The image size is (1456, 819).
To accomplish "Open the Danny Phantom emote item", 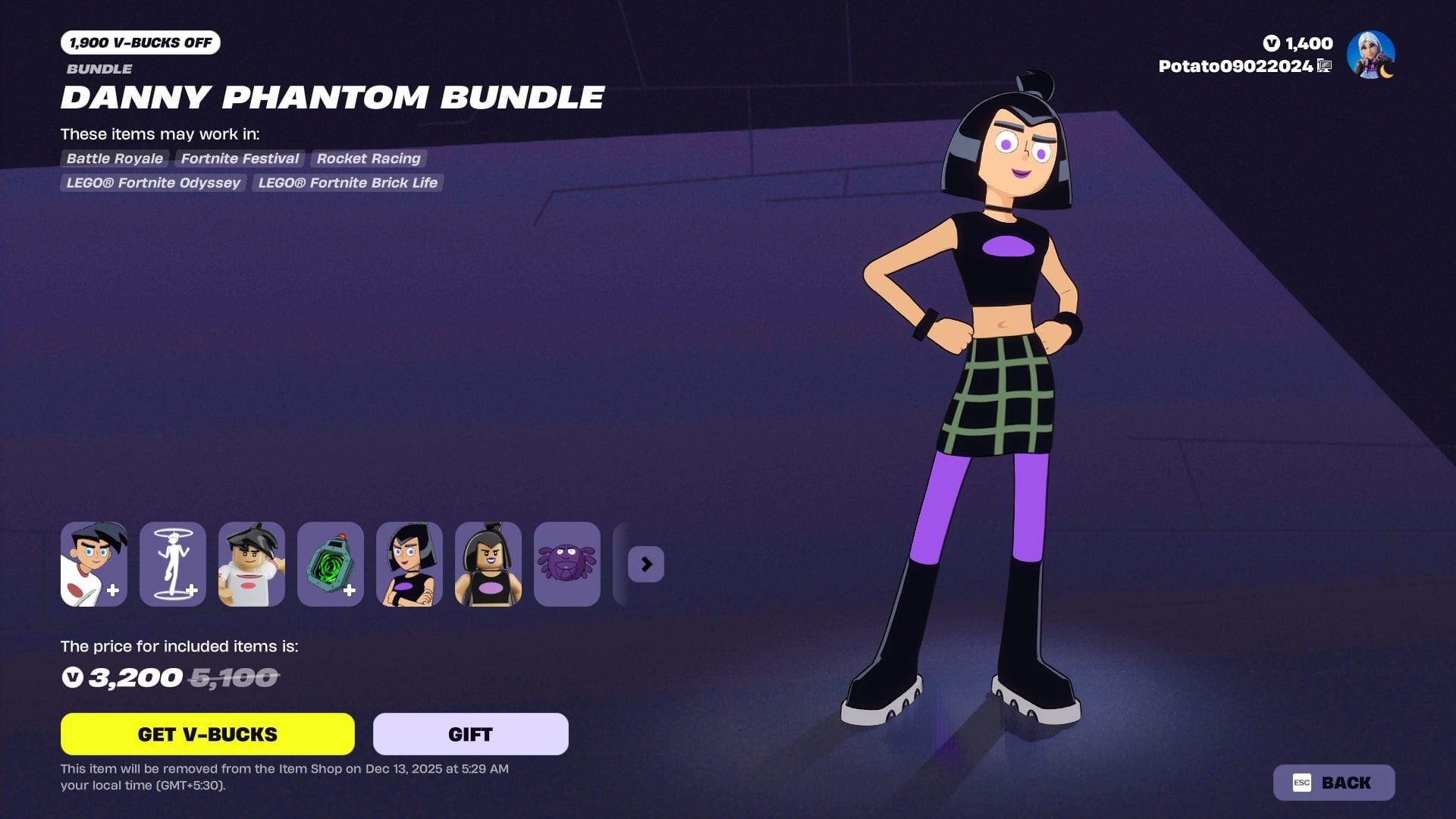I will [x=172, y=564].
